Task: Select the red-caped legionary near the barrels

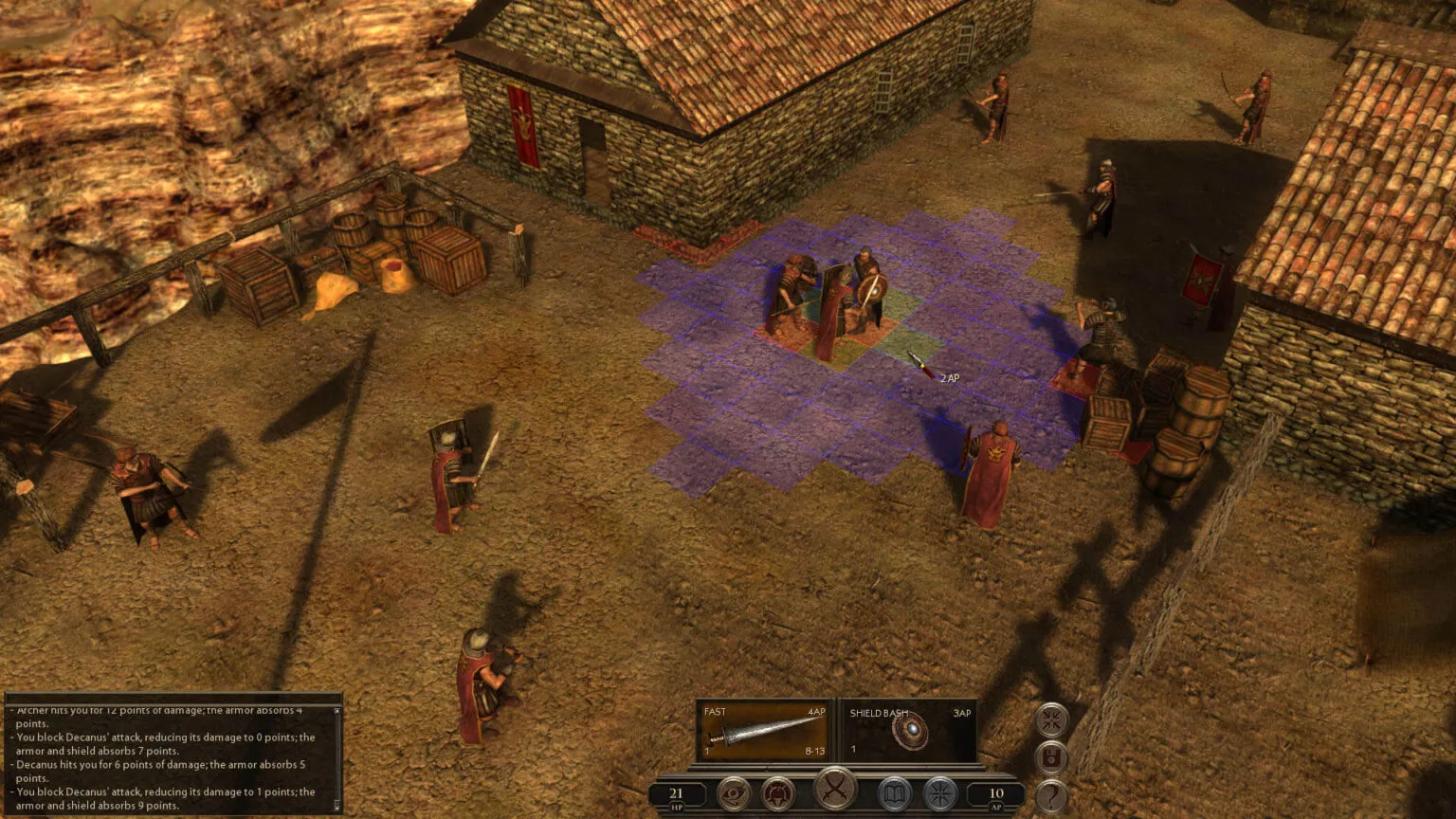Action: pyautogui.click(x=991, y=464)
